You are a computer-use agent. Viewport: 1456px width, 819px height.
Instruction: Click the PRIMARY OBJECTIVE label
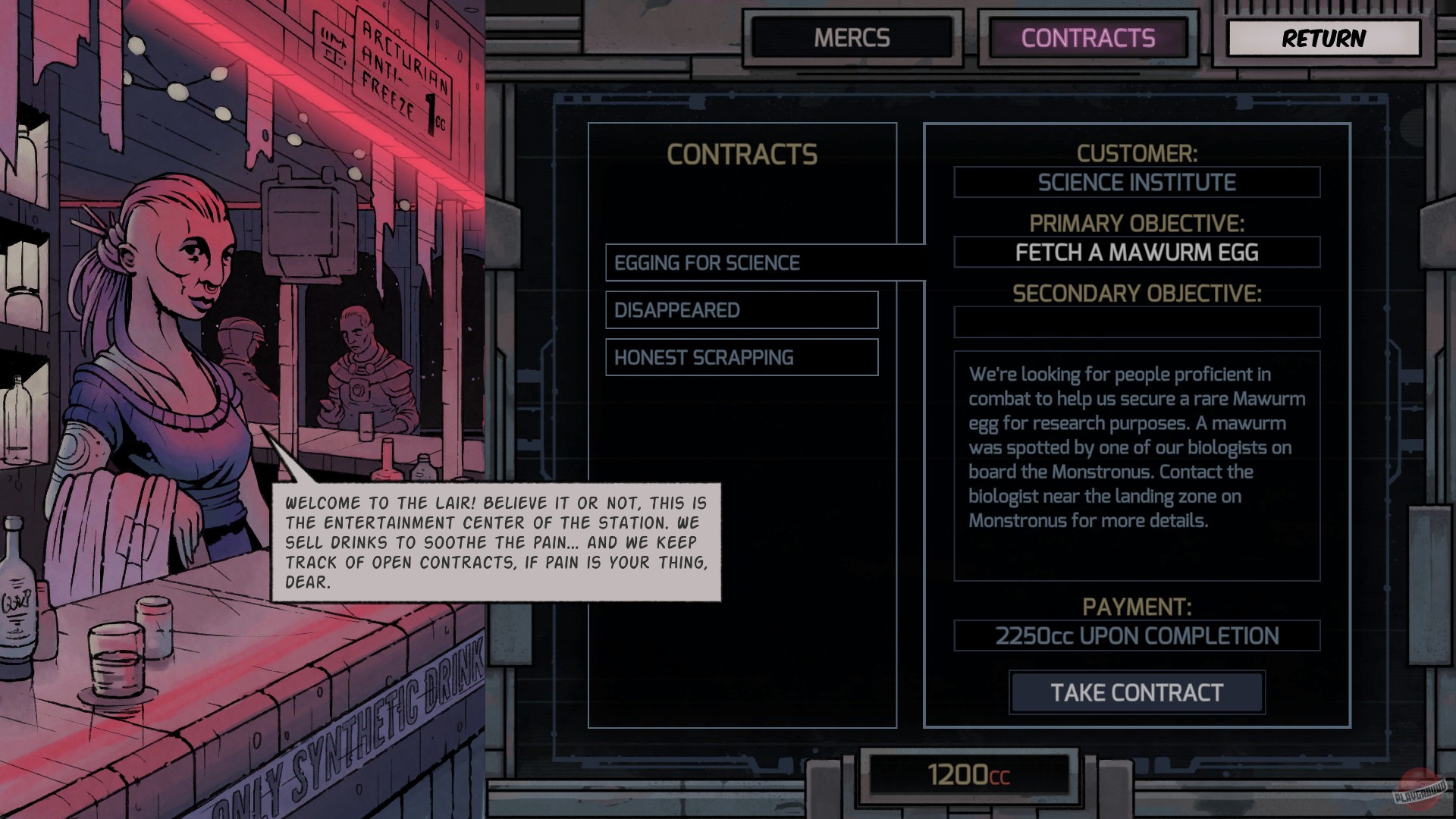point(1136,223)
